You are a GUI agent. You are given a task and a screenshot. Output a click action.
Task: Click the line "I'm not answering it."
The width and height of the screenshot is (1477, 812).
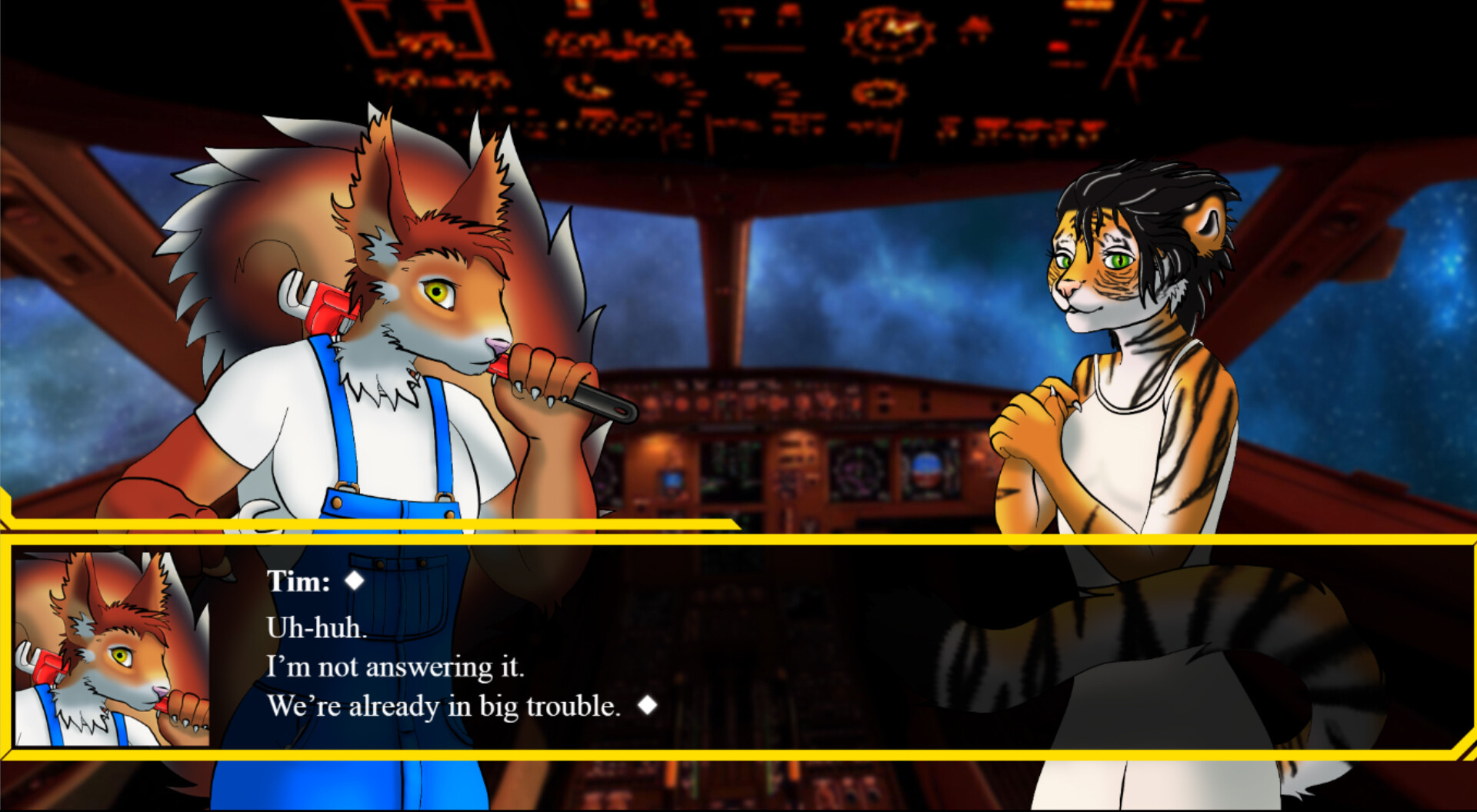(x=396, y=667)
